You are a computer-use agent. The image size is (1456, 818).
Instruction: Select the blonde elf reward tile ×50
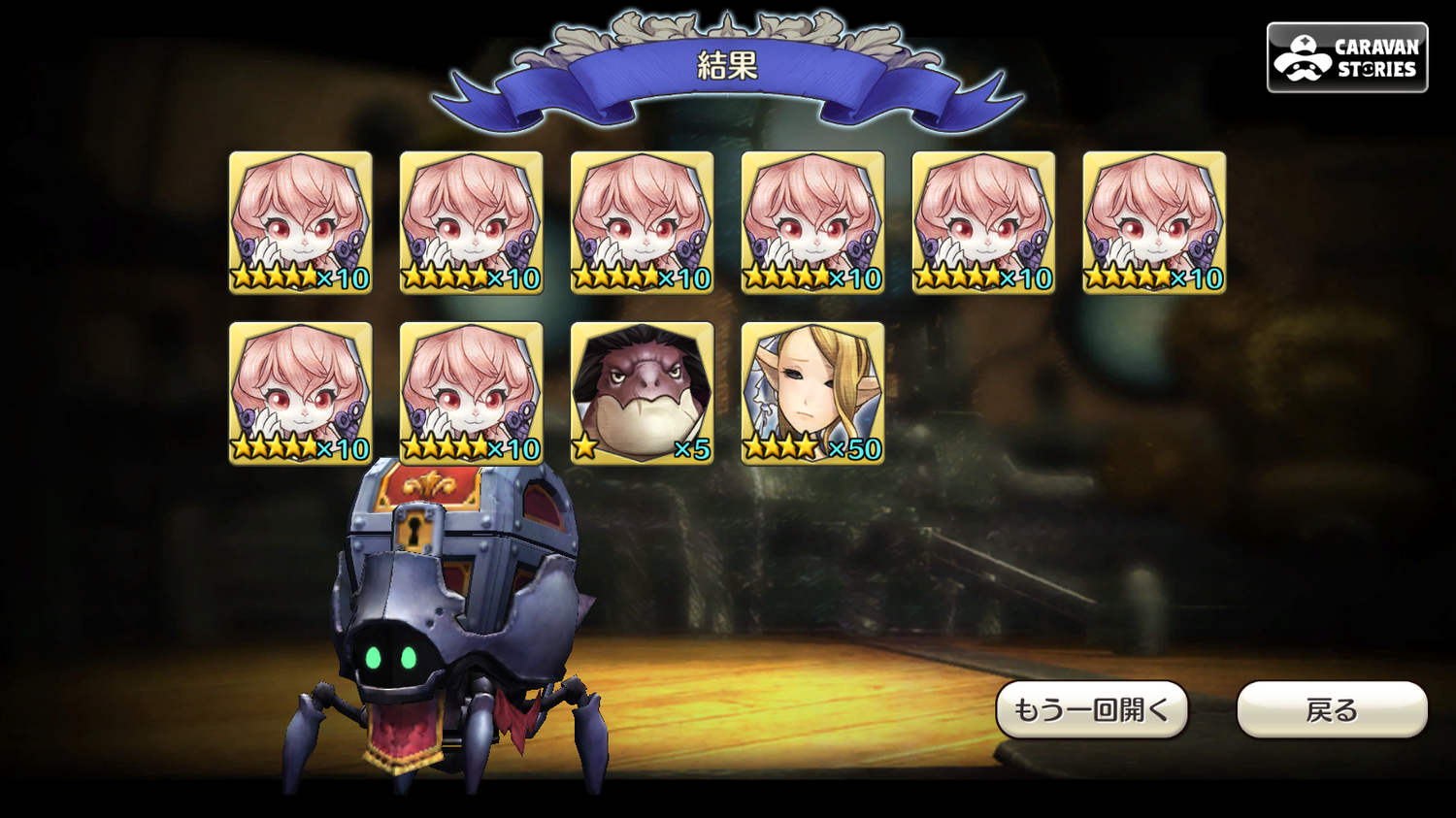click(x=812, y=393)
